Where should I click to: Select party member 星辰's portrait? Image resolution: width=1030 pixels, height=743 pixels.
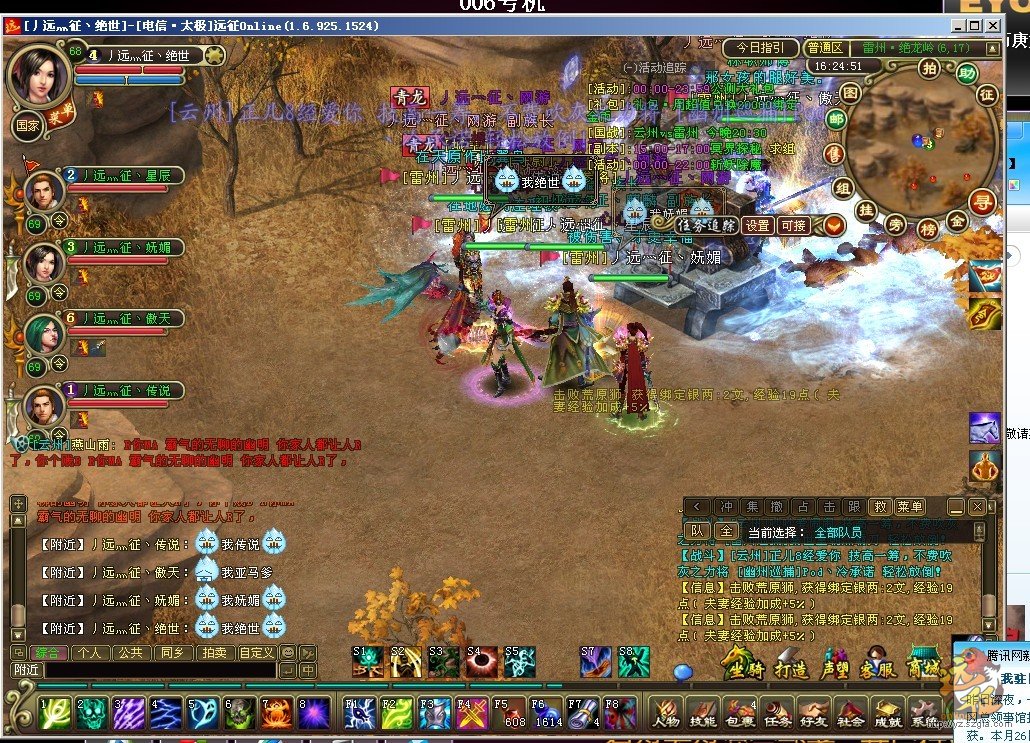tap(44, 189)
